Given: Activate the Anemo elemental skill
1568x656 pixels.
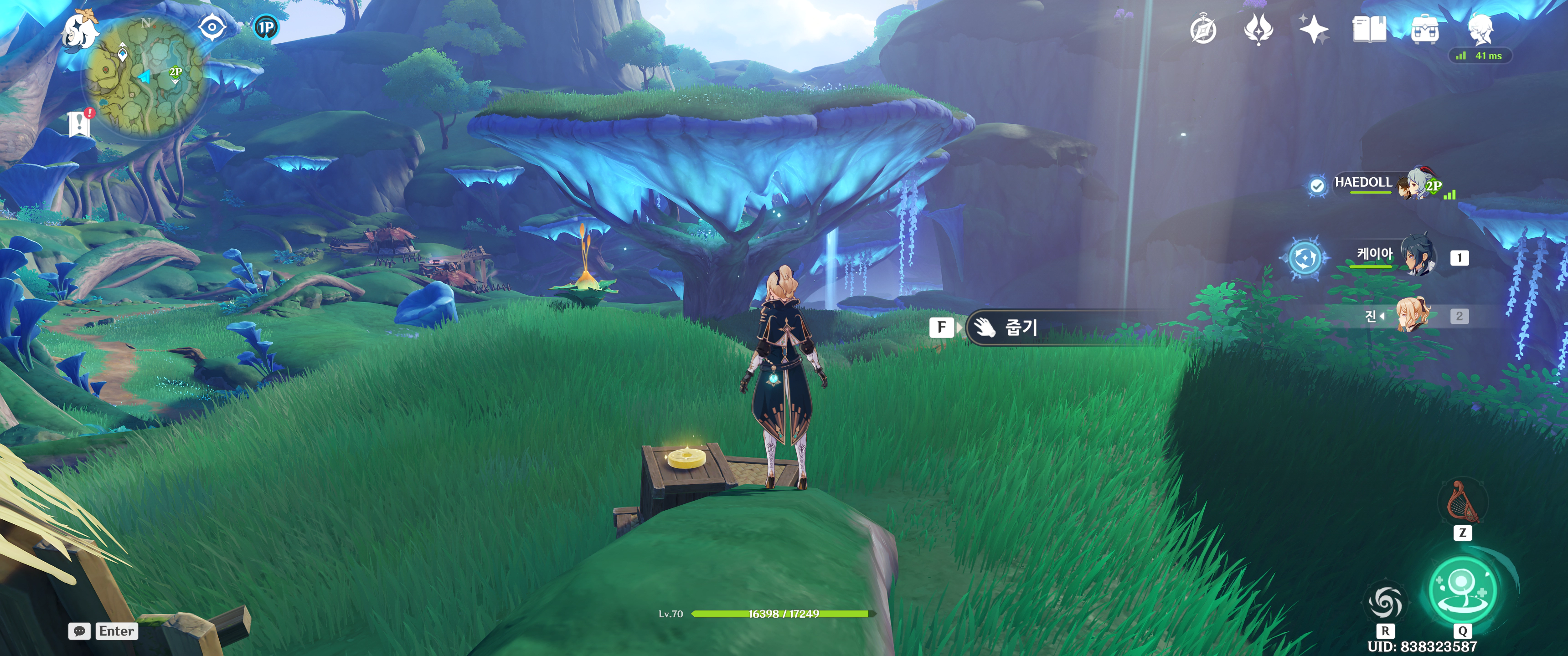Looking at the screenshot, I should coord(1385,603).
